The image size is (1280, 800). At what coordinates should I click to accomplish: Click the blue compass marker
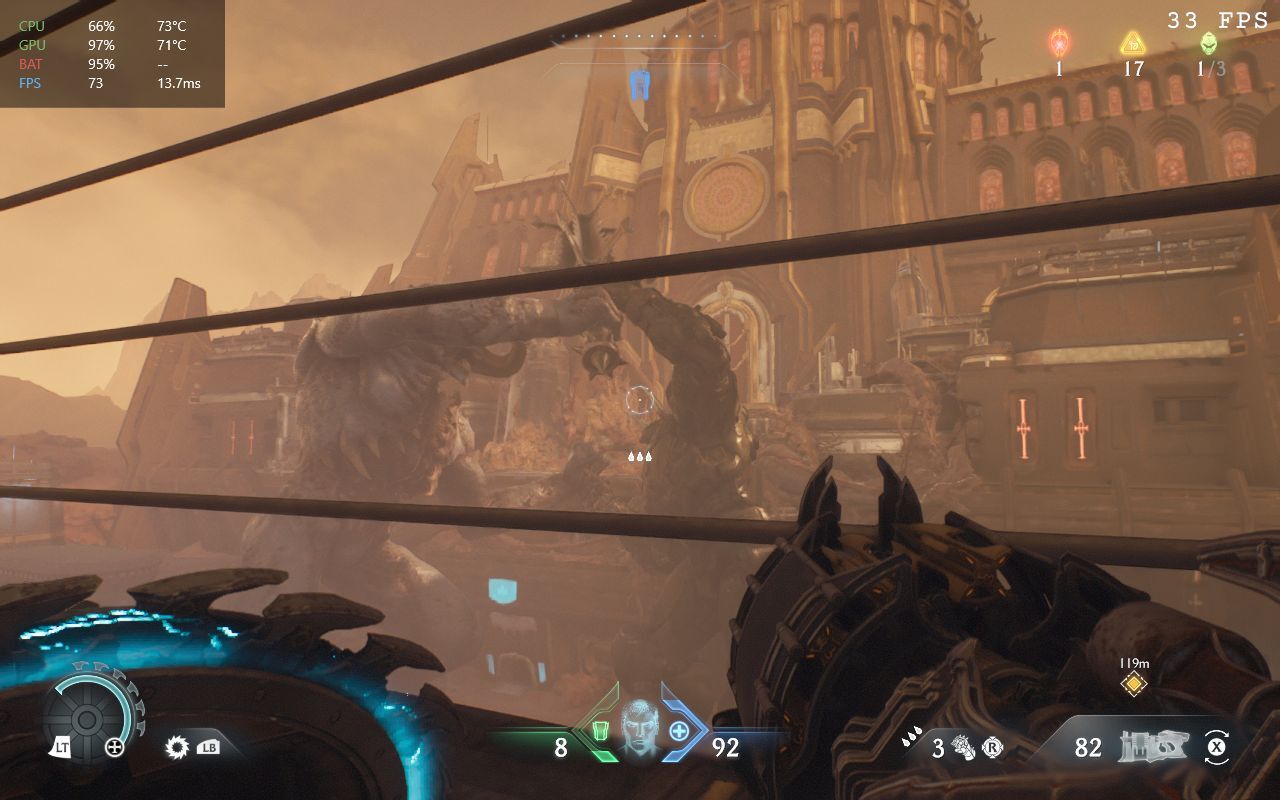pos(640,85)
